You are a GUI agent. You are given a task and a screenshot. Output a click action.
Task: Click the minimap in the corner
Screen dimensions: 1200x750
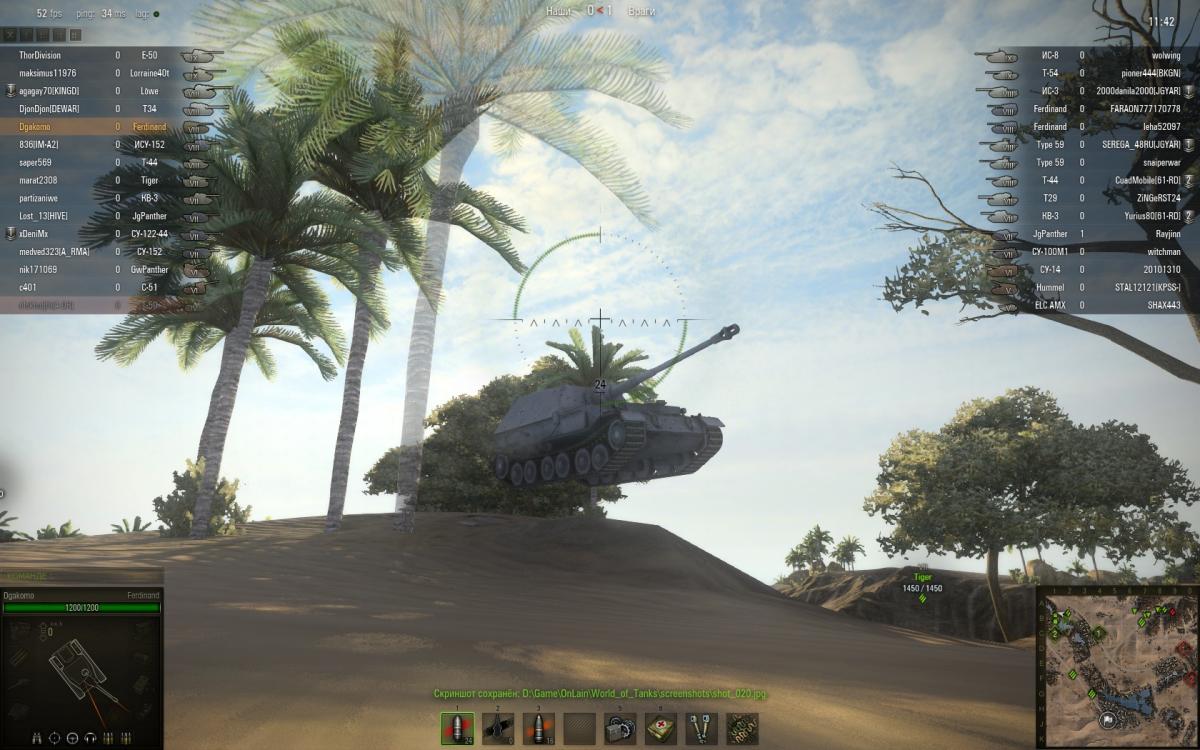(1117, 667)
